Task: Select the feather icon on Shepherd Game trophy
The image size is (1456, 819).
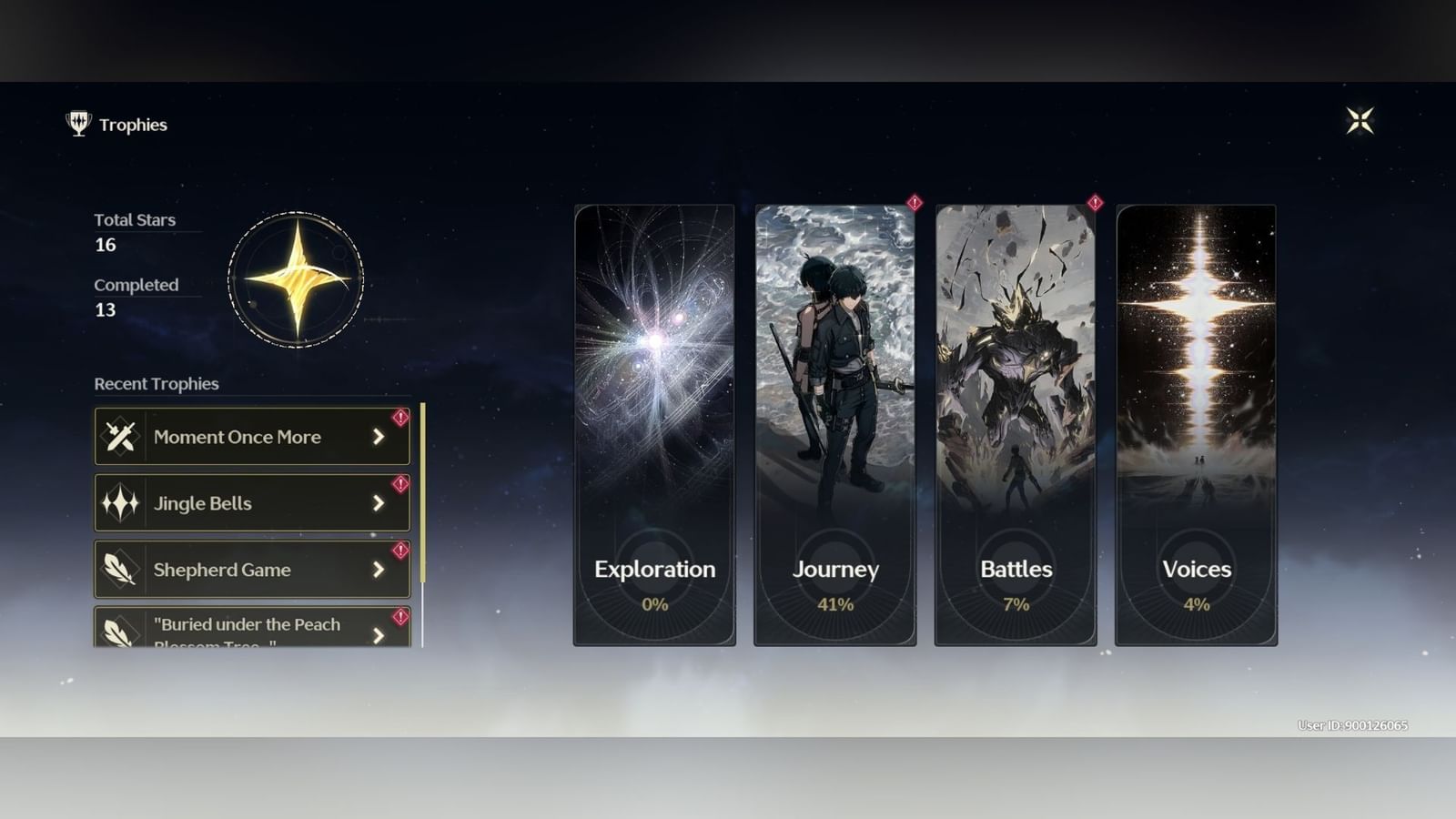Action: [121, 570]
